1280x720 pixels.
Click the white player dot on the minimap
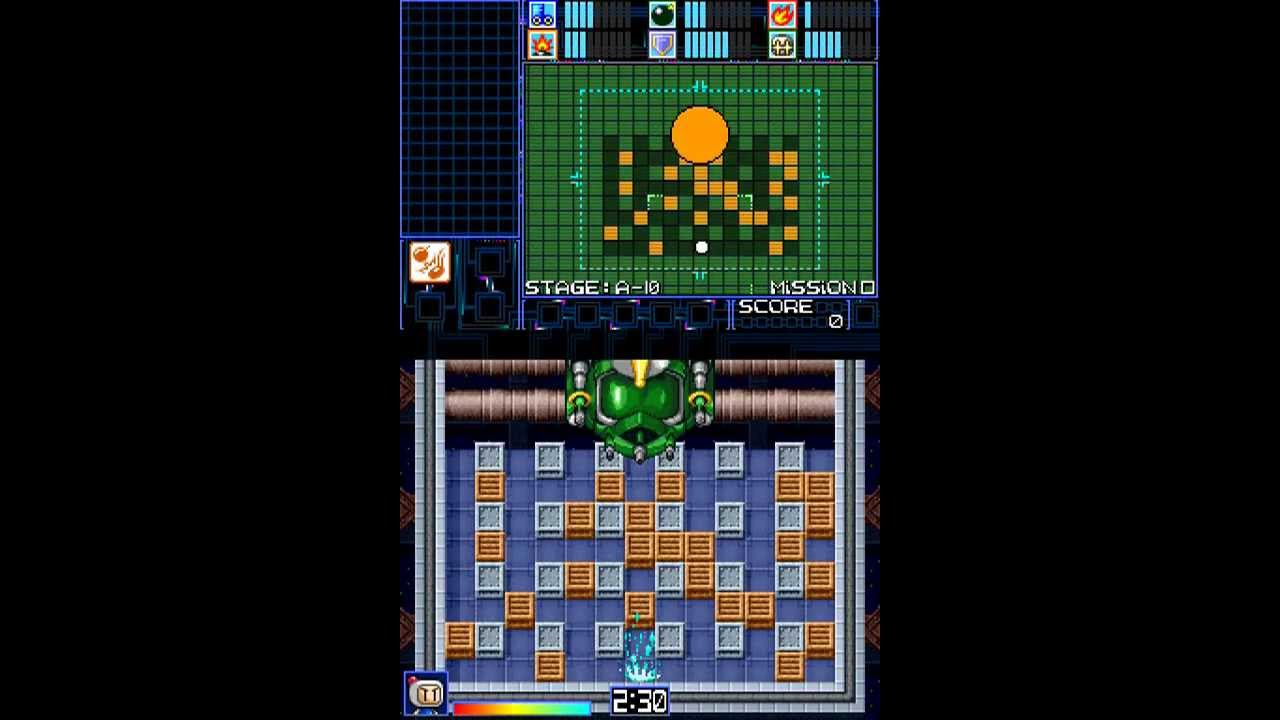pos(702,246)
